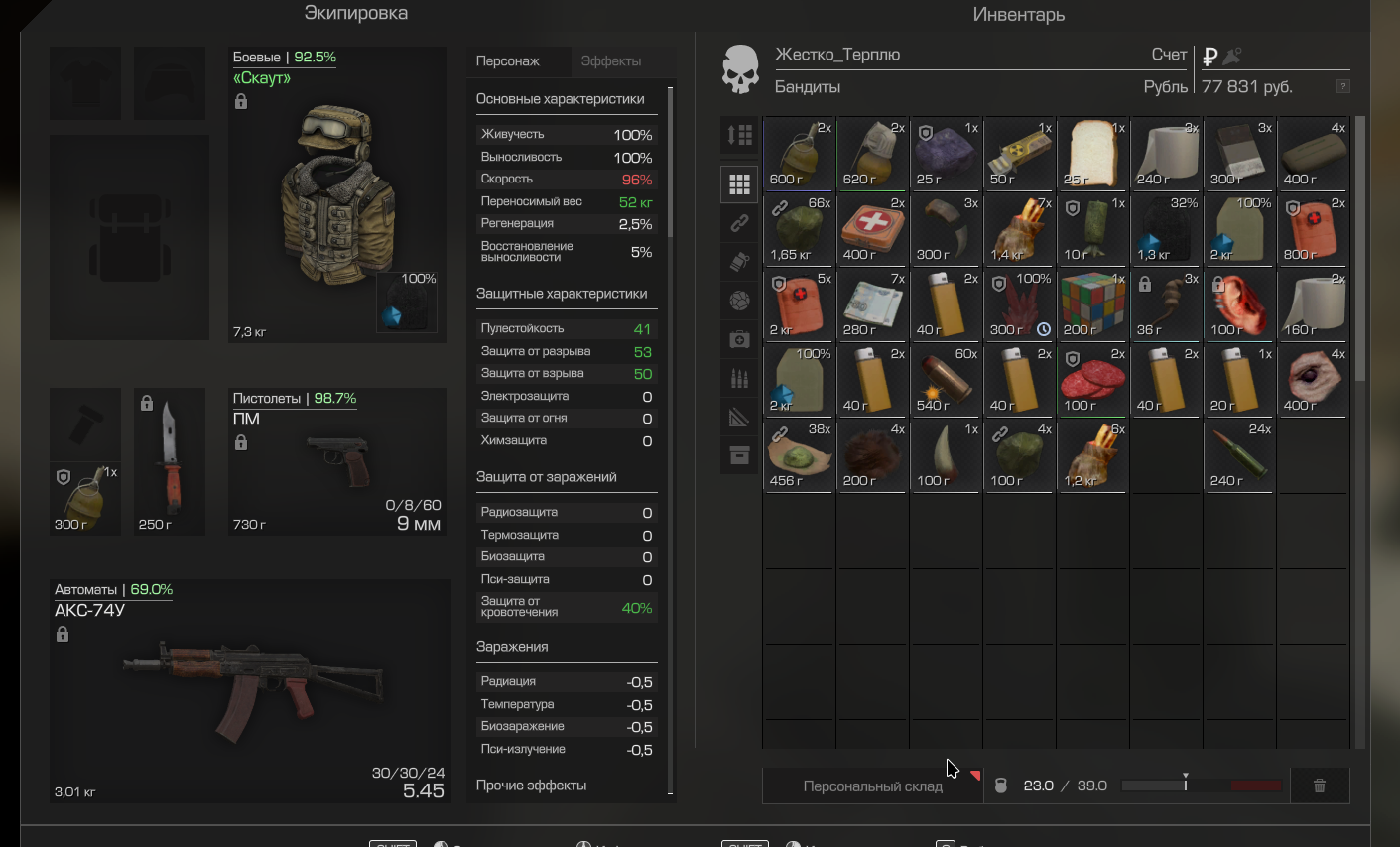Pick the bayonet knife slot
This screenshot has width=1400, height=847.
[x=169, y=461]
